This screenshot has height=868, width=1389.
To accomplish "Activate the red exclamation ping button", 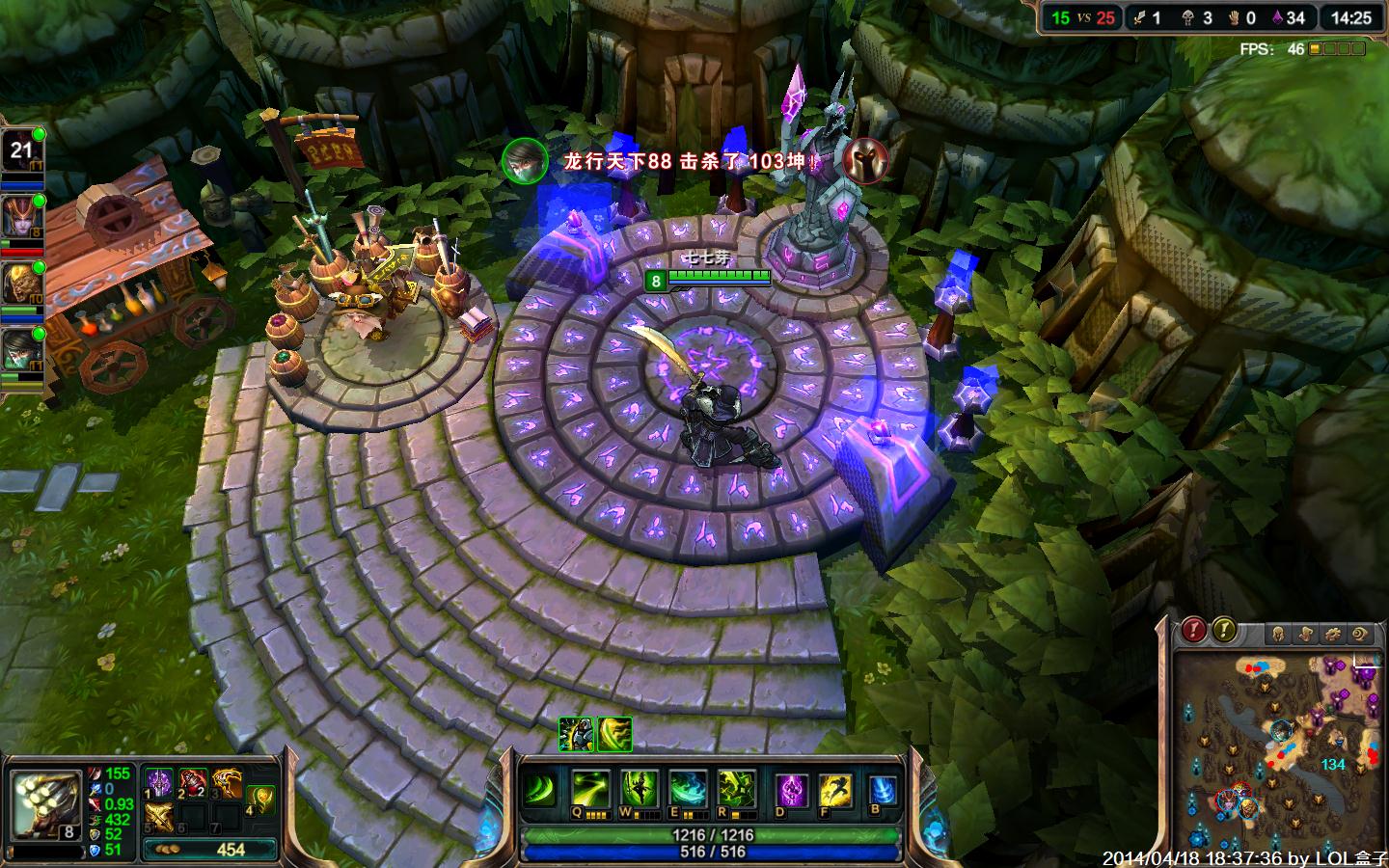I will [x=1194, y=631].
